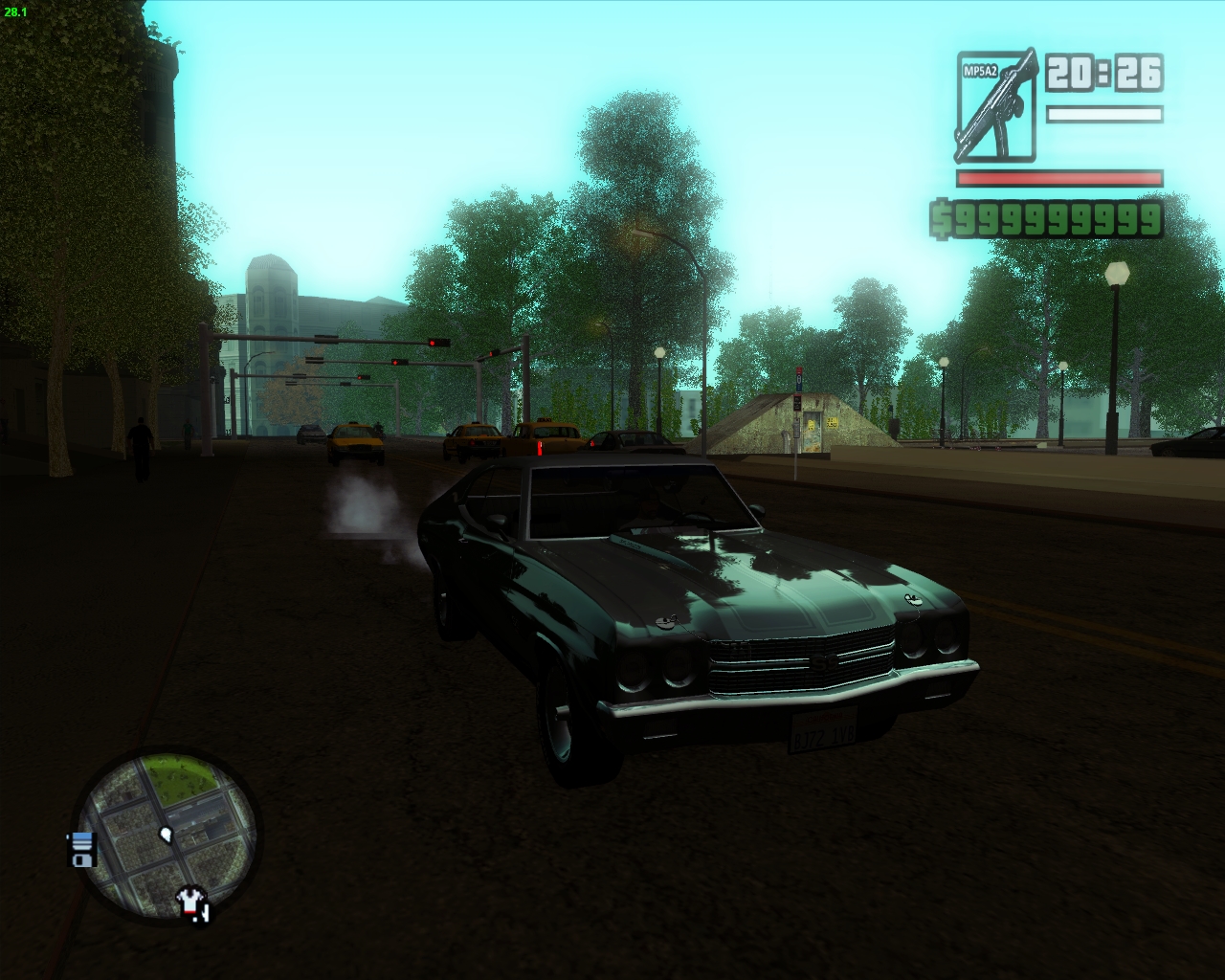Screen dimensions: 1225x980
Task: Click the street lamp glowing near the road
Action: click(658, 351)
